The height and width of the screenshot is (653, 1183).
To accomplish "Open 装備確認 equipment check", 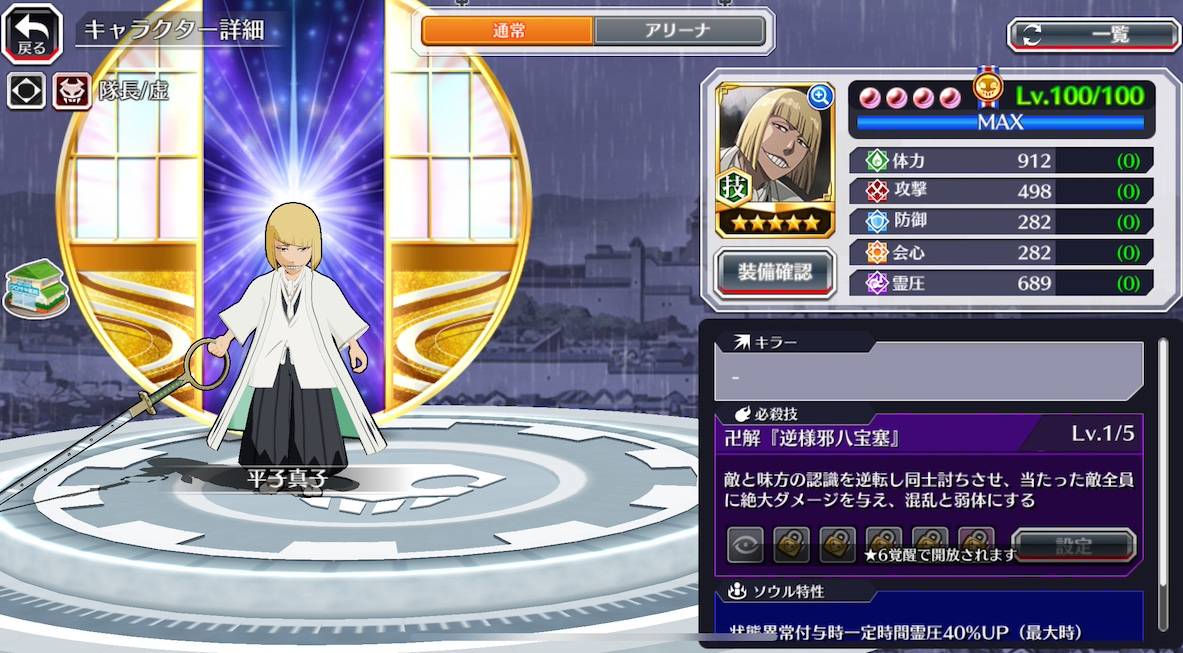I will [775, 270].
